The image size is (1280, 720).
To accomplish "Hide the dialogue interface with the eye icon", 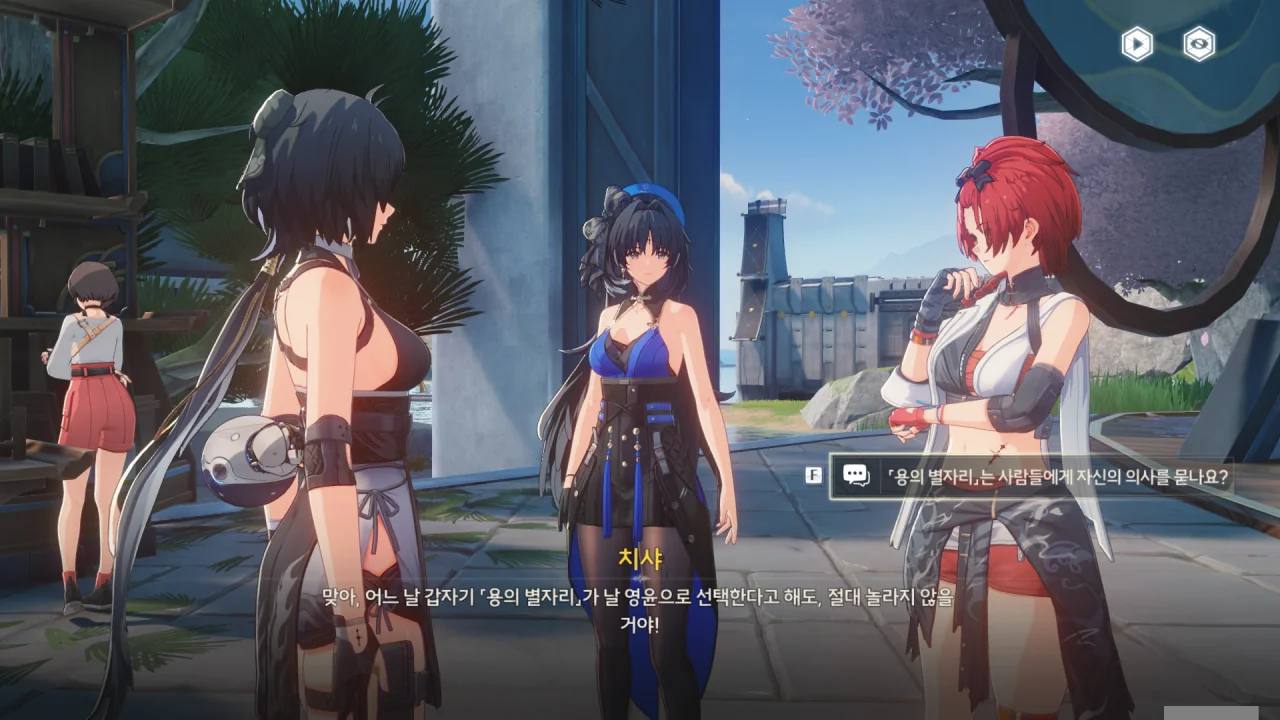I will tap(1199, 44).
